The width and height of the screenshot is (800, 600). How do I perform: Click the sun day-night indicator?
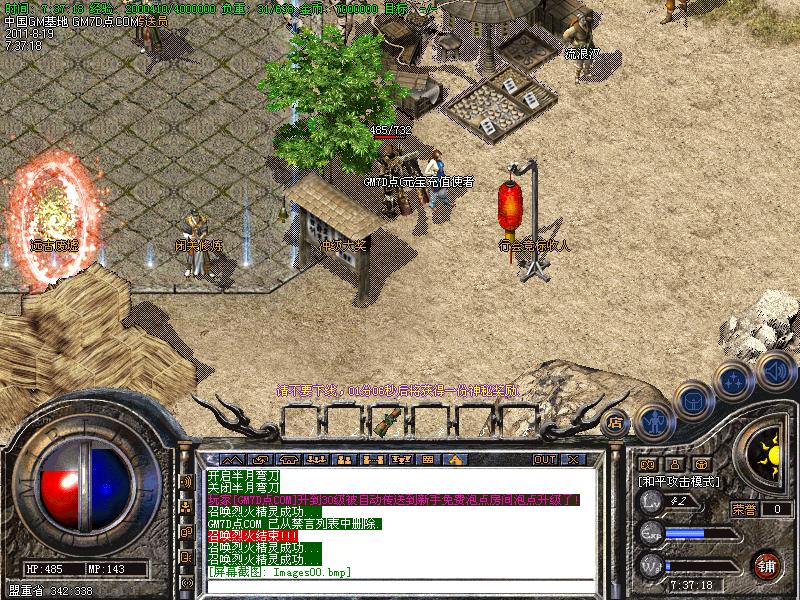(768, 448)
